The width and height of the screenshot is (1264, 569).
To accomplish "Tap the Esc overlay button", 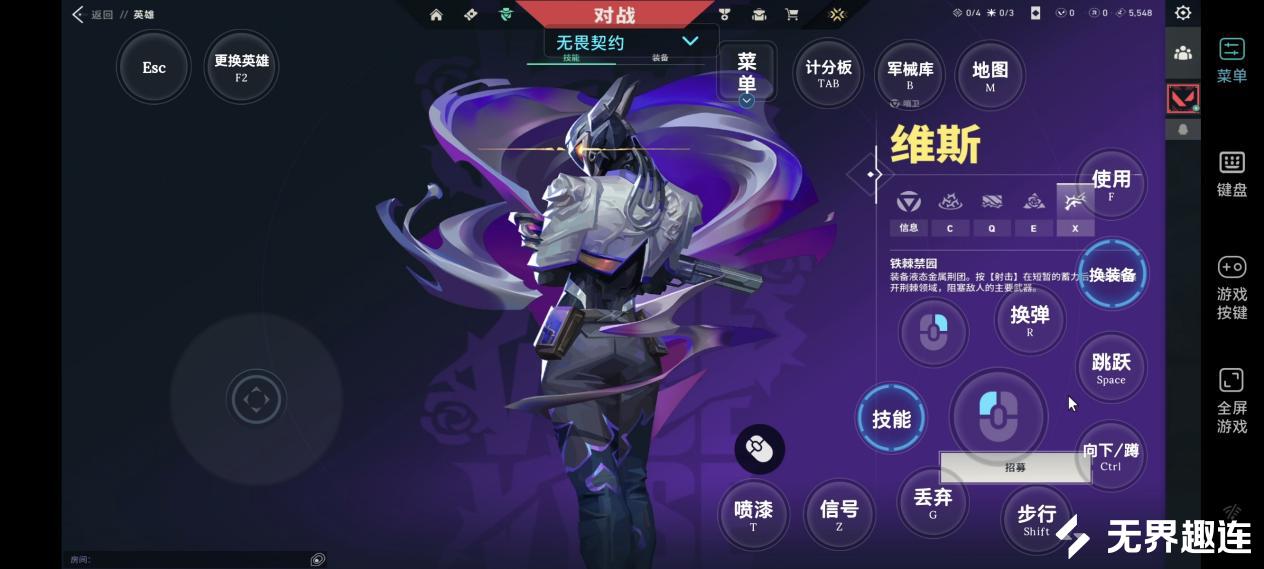I will [154, 68].
